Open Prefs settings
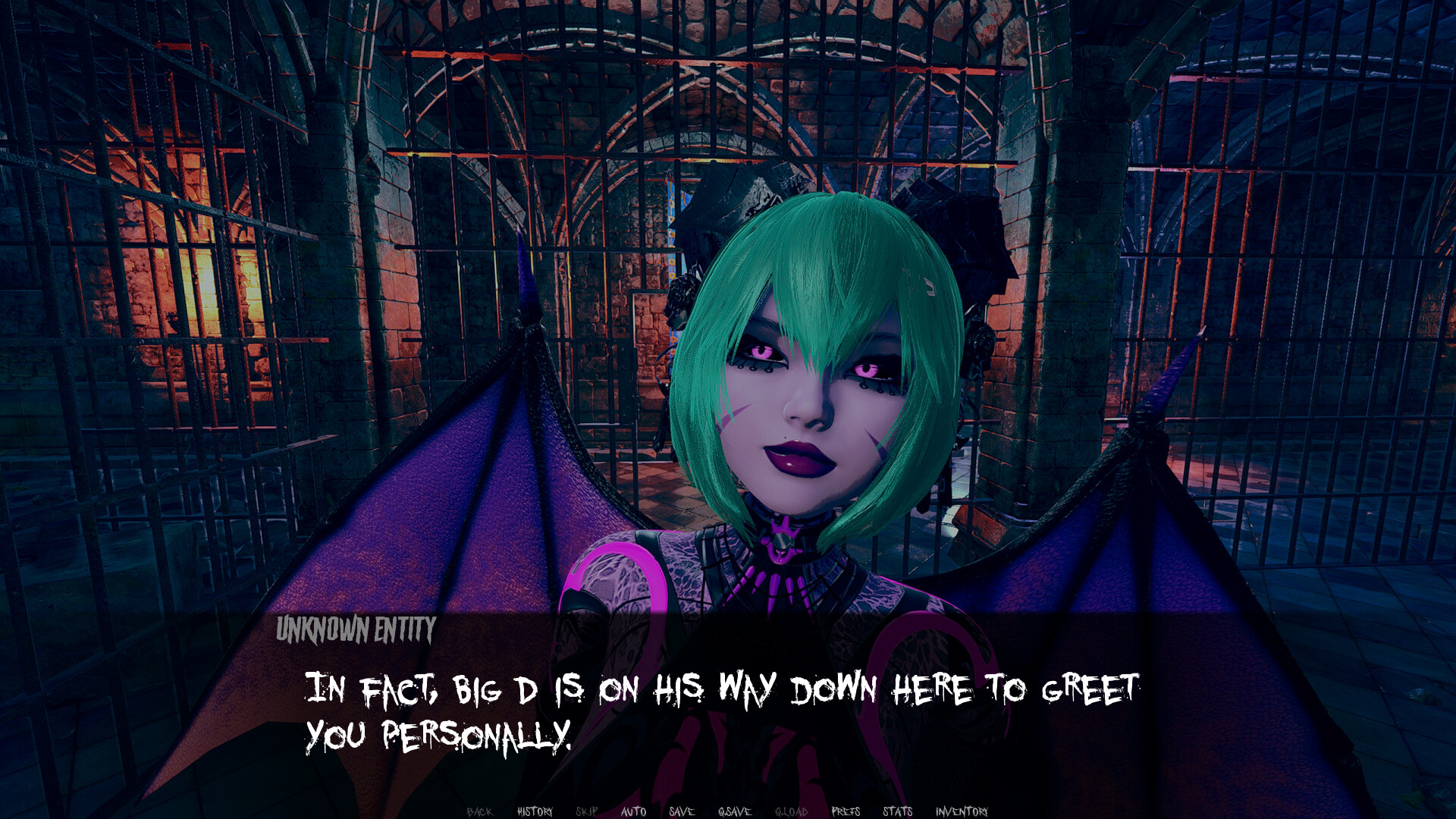The image size is (1456, 819). (846, 811)
